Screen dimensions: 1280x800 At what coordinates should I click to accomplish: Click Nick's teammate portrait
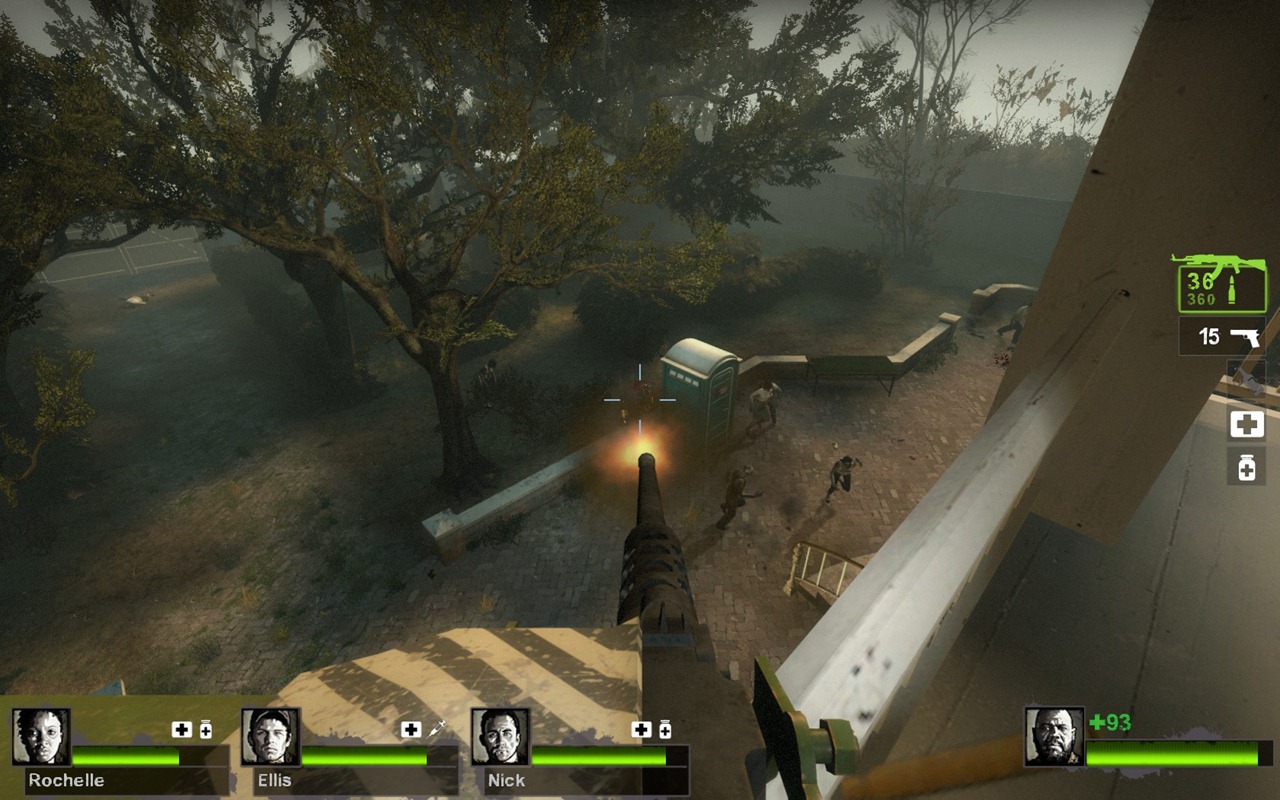pos(500,737)
